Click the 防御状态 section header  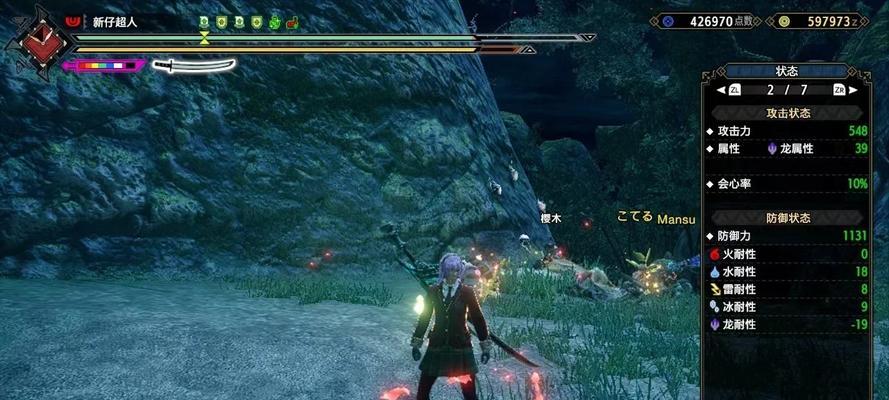click(x=787, y=217)
